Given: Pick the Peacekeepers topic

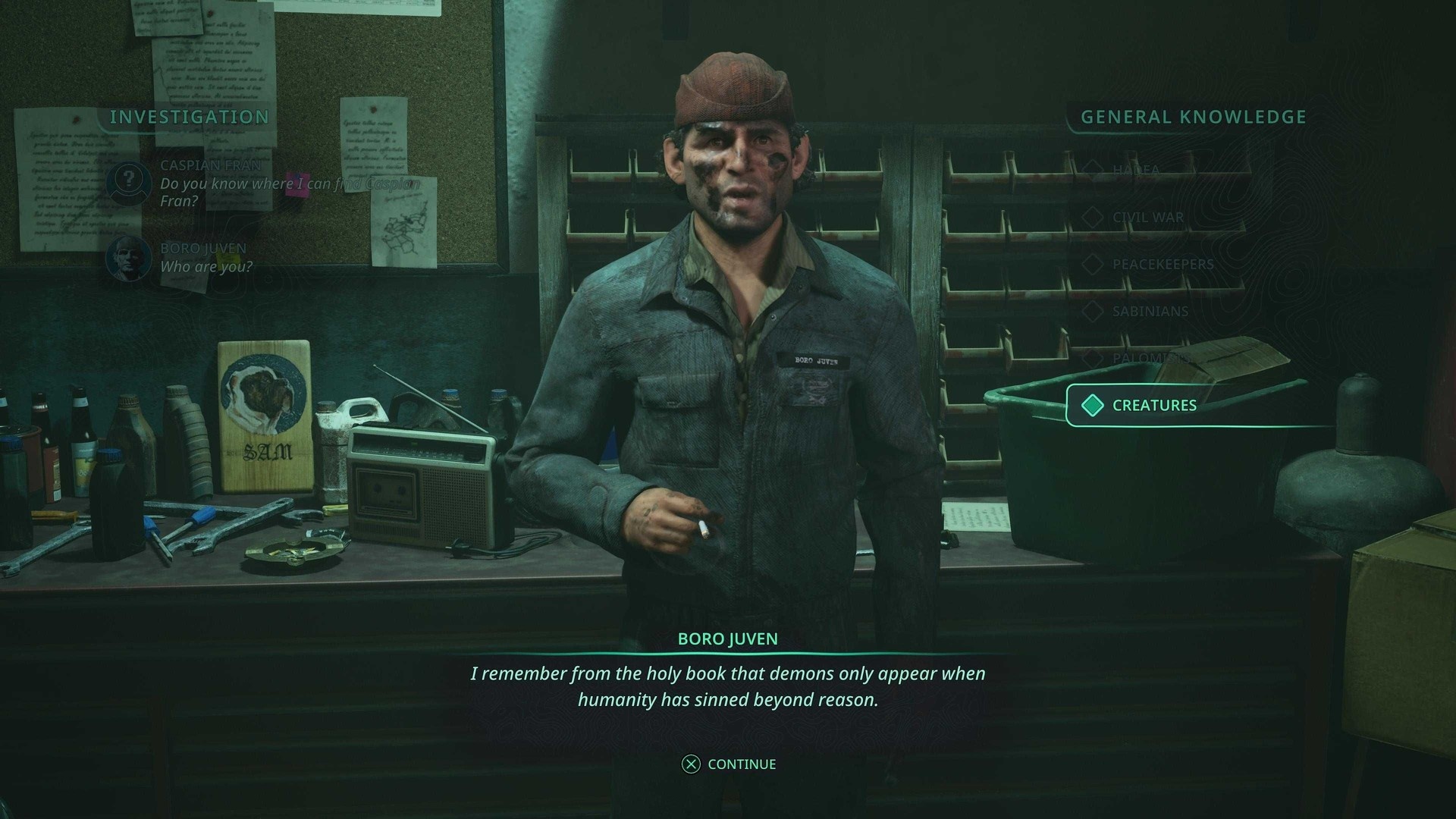Looking at the screenshot, I should point(1162,265).
